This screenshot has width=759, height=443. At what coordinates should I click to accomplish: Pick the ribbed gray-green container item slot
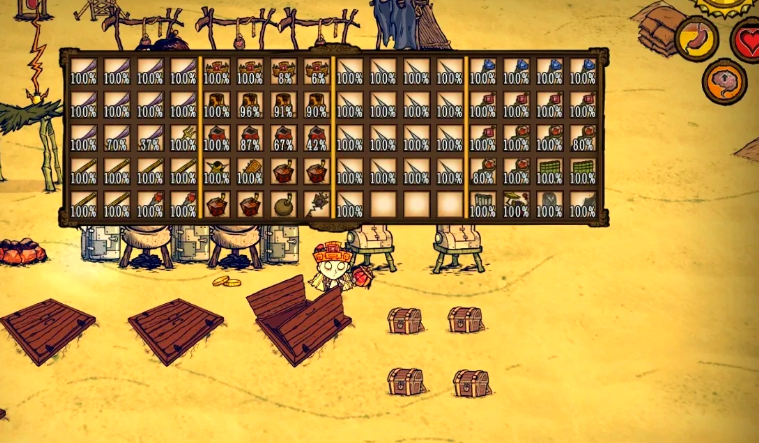[483, 205]
